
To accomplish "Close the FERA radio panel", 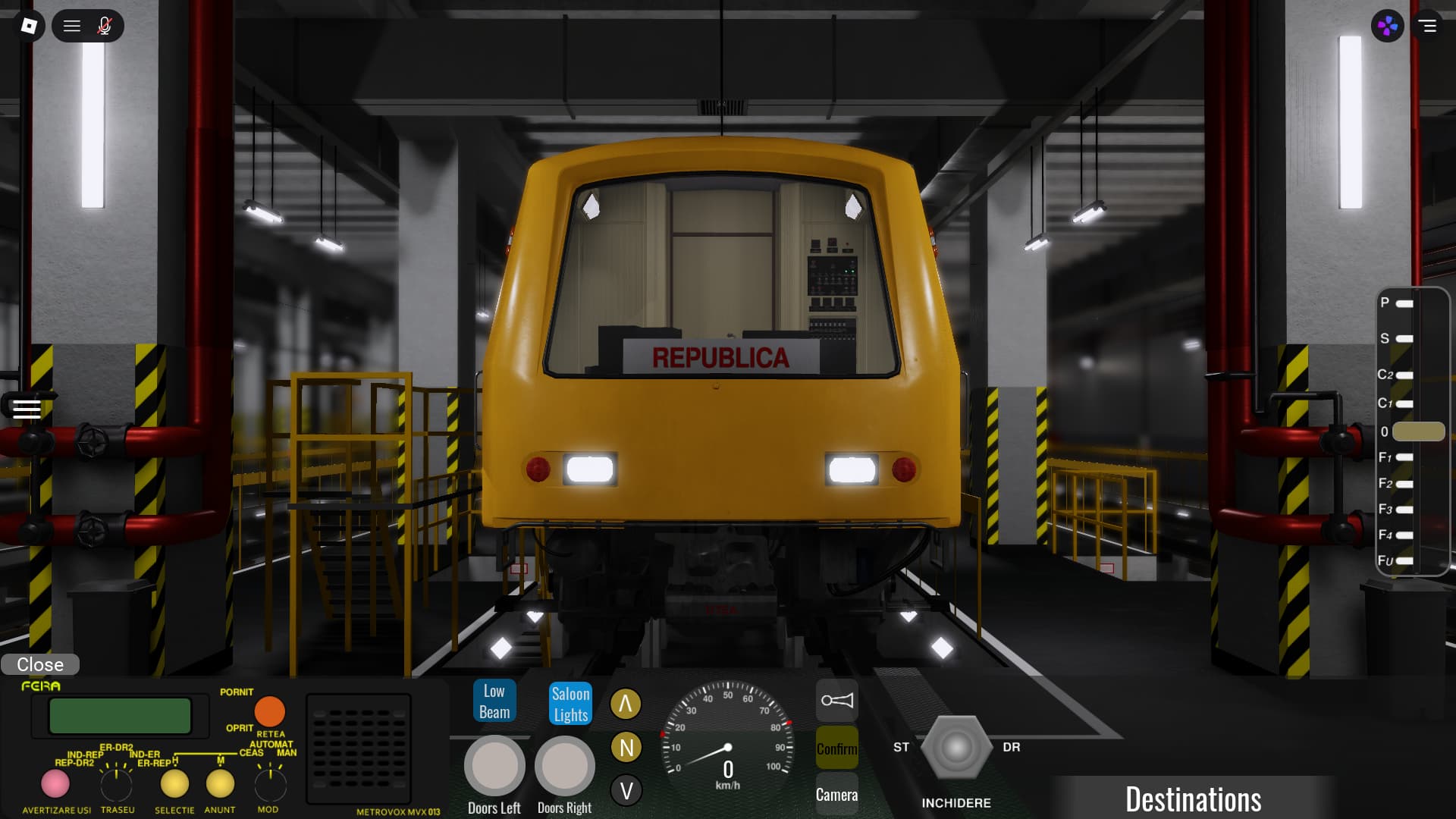I will [40, 664].
